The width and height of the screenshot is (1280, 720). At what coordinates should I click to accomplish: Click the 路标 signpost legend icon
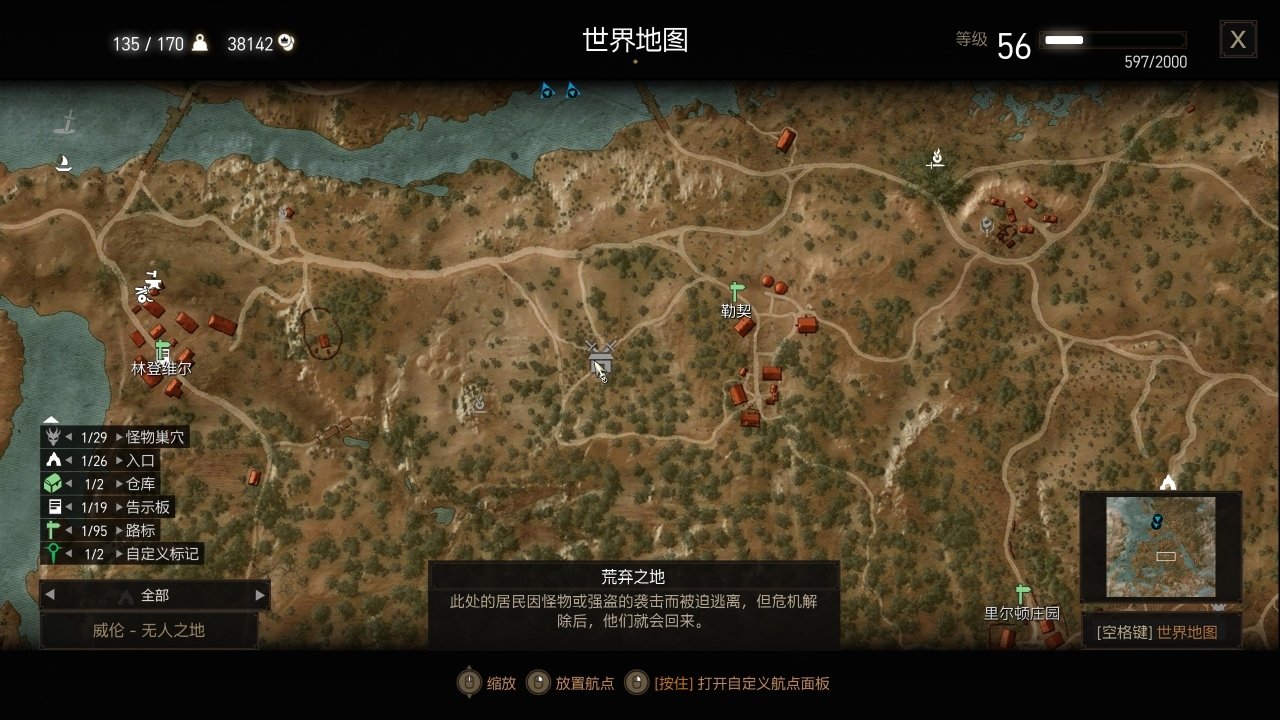(x=52, y=531)
